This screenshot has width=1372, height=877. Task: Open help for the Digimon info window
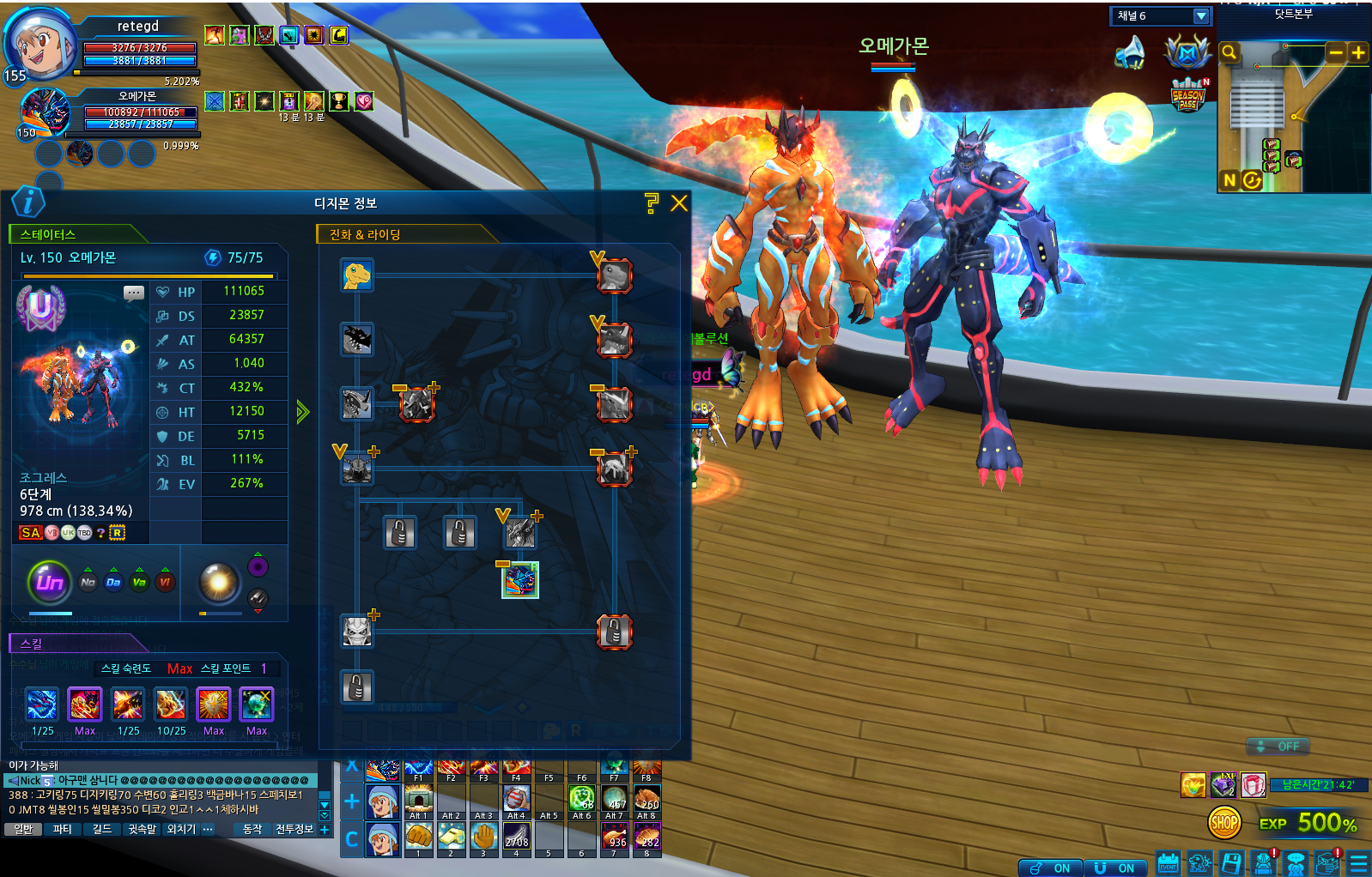click(652, 203)
